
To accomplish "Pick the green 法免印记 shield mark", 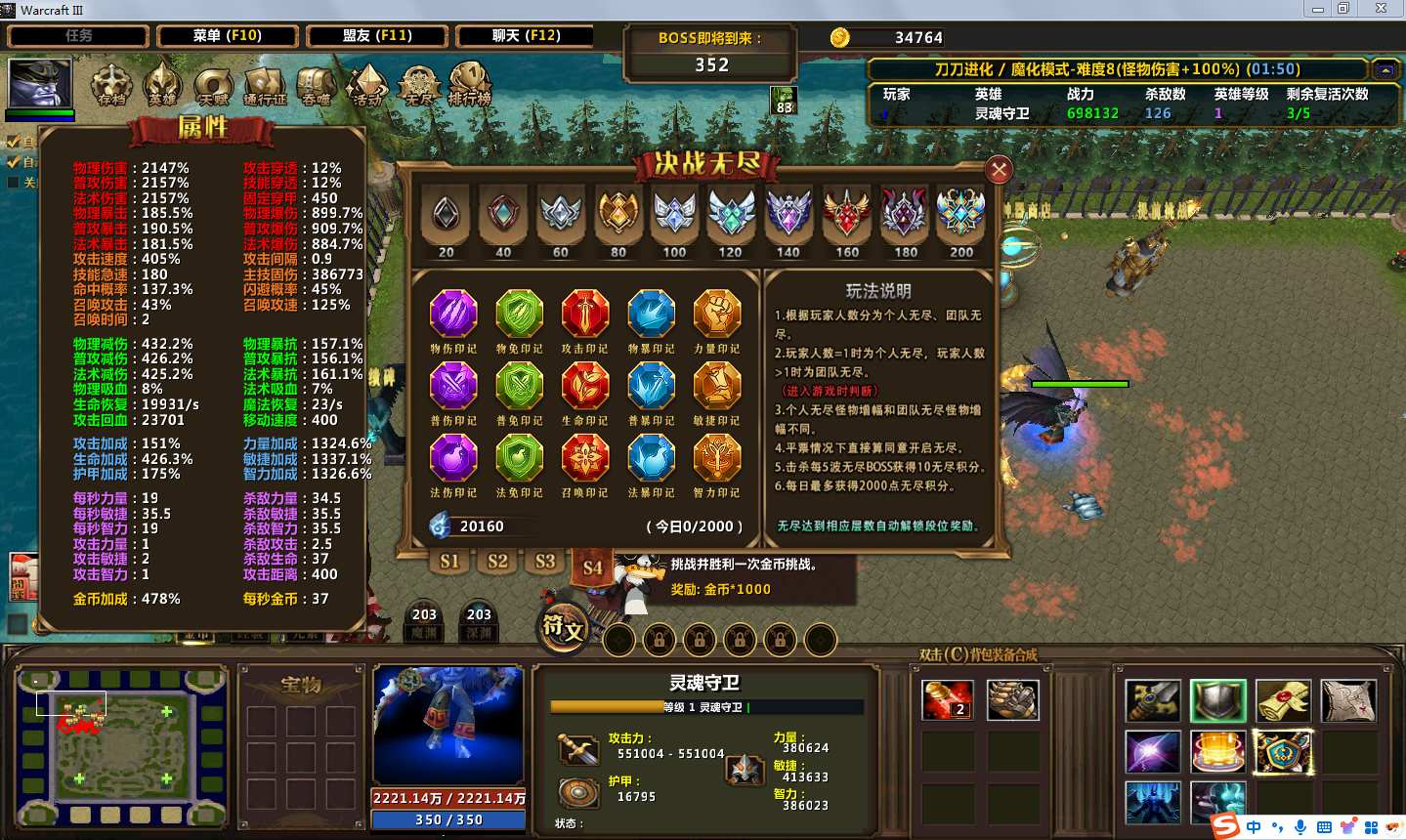I will [x=519, y=458].
